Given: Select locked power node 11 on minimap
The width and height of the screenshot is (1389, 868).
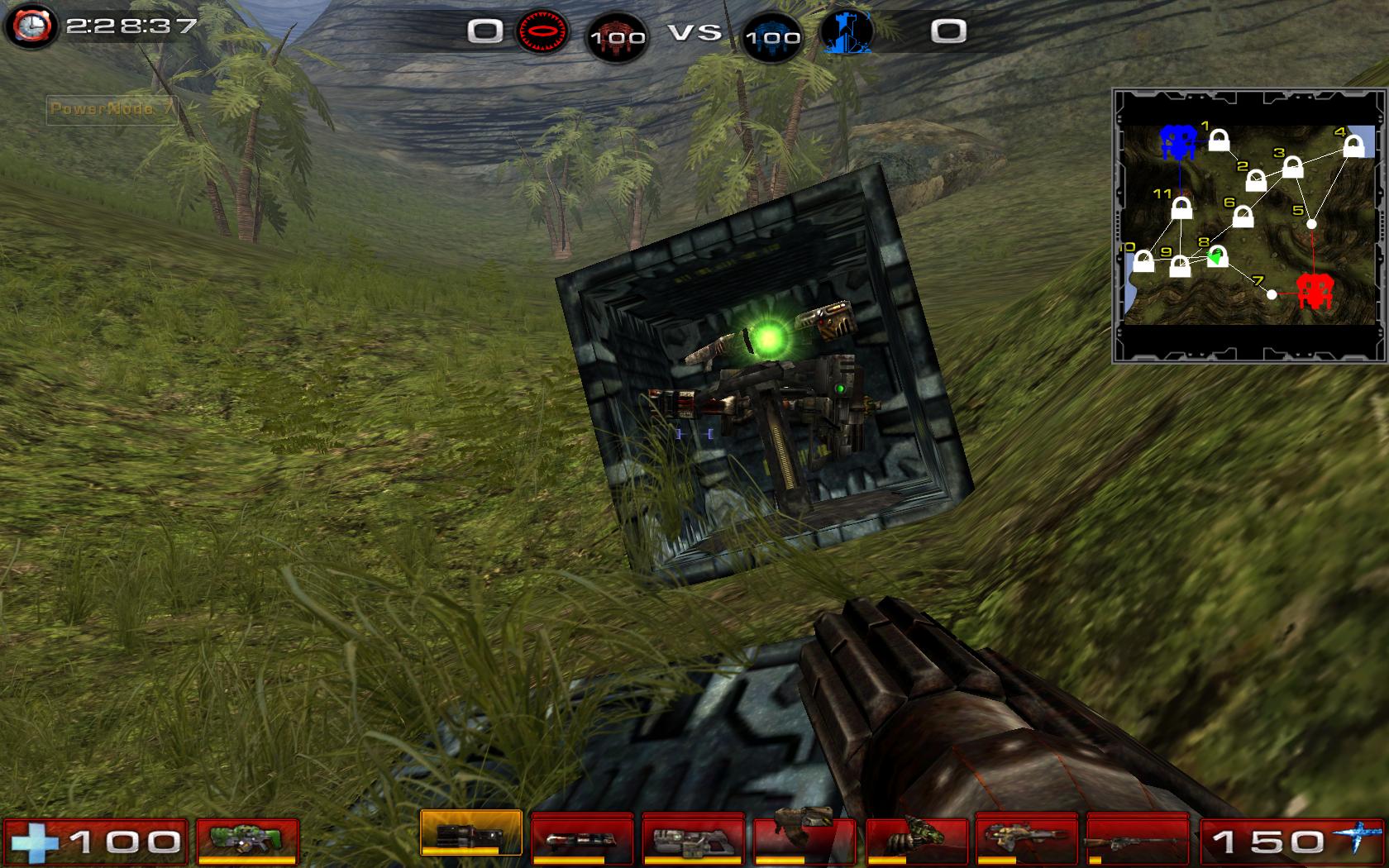Looking at the screenshot, I should (x=1182, y=208).
